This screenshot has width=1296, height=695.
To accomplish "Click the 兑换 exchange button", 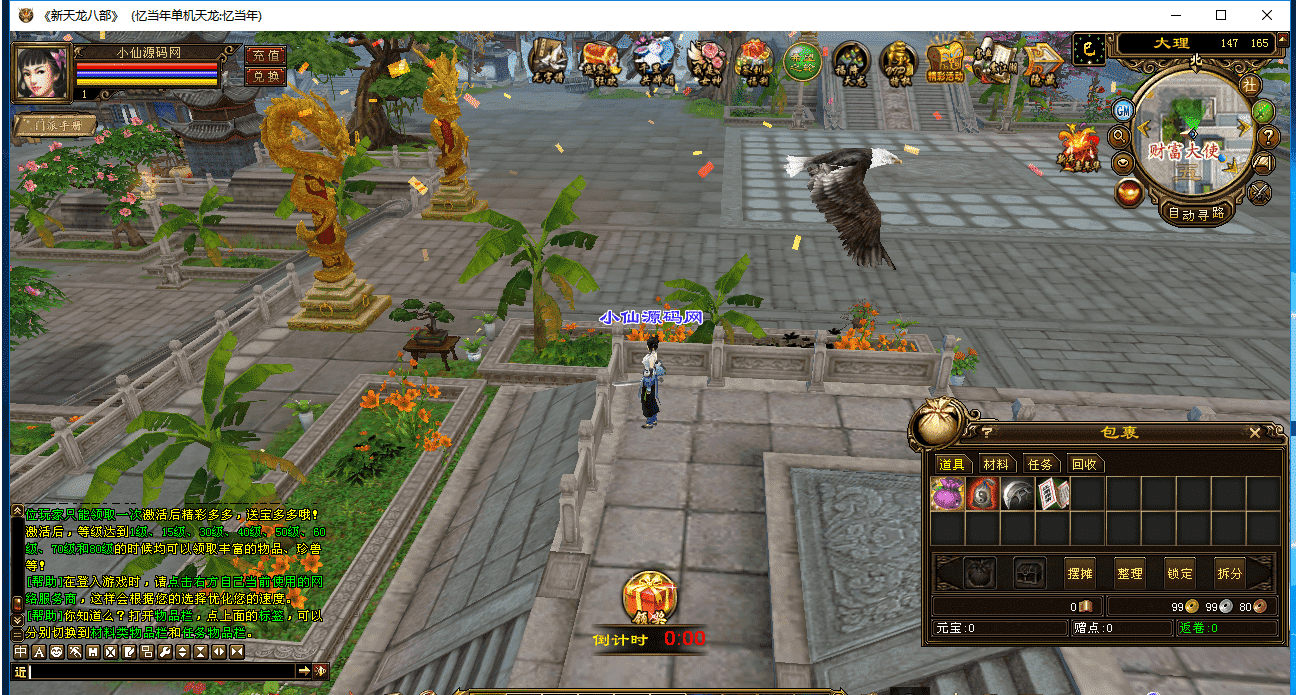I will [265, 76].
